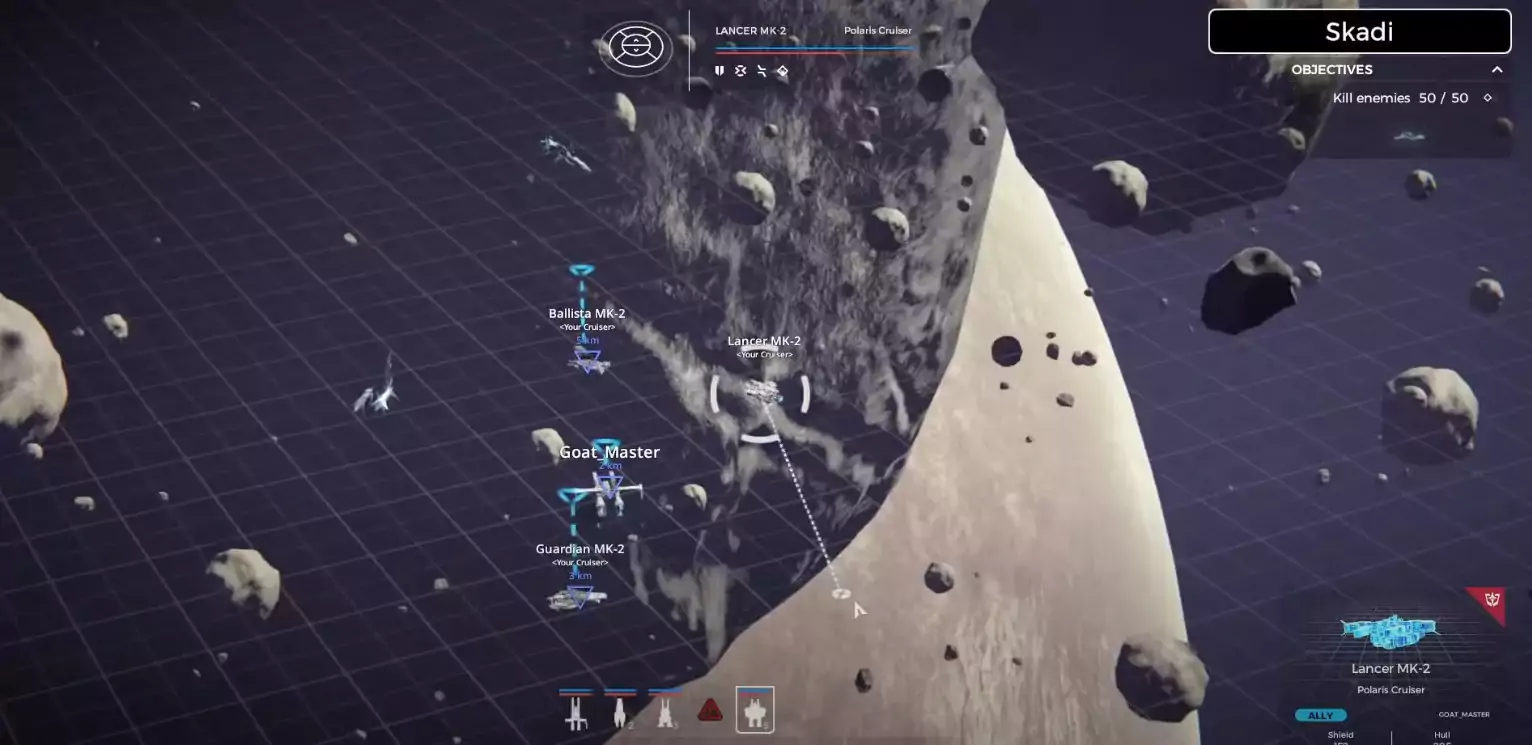This screenshot has width=1532, height=745.
Task: Select the Lancer MK-2 cruiser marker
Action: coord(761,391)
